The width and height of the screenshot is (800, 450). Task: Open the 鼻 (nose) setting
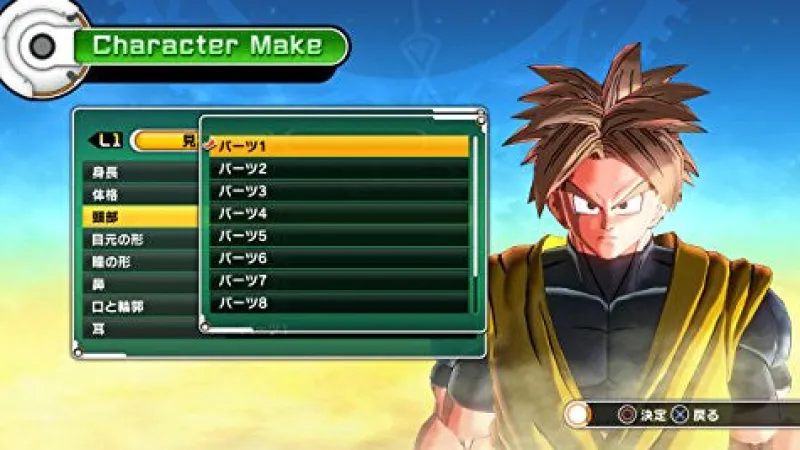point(140,284)
